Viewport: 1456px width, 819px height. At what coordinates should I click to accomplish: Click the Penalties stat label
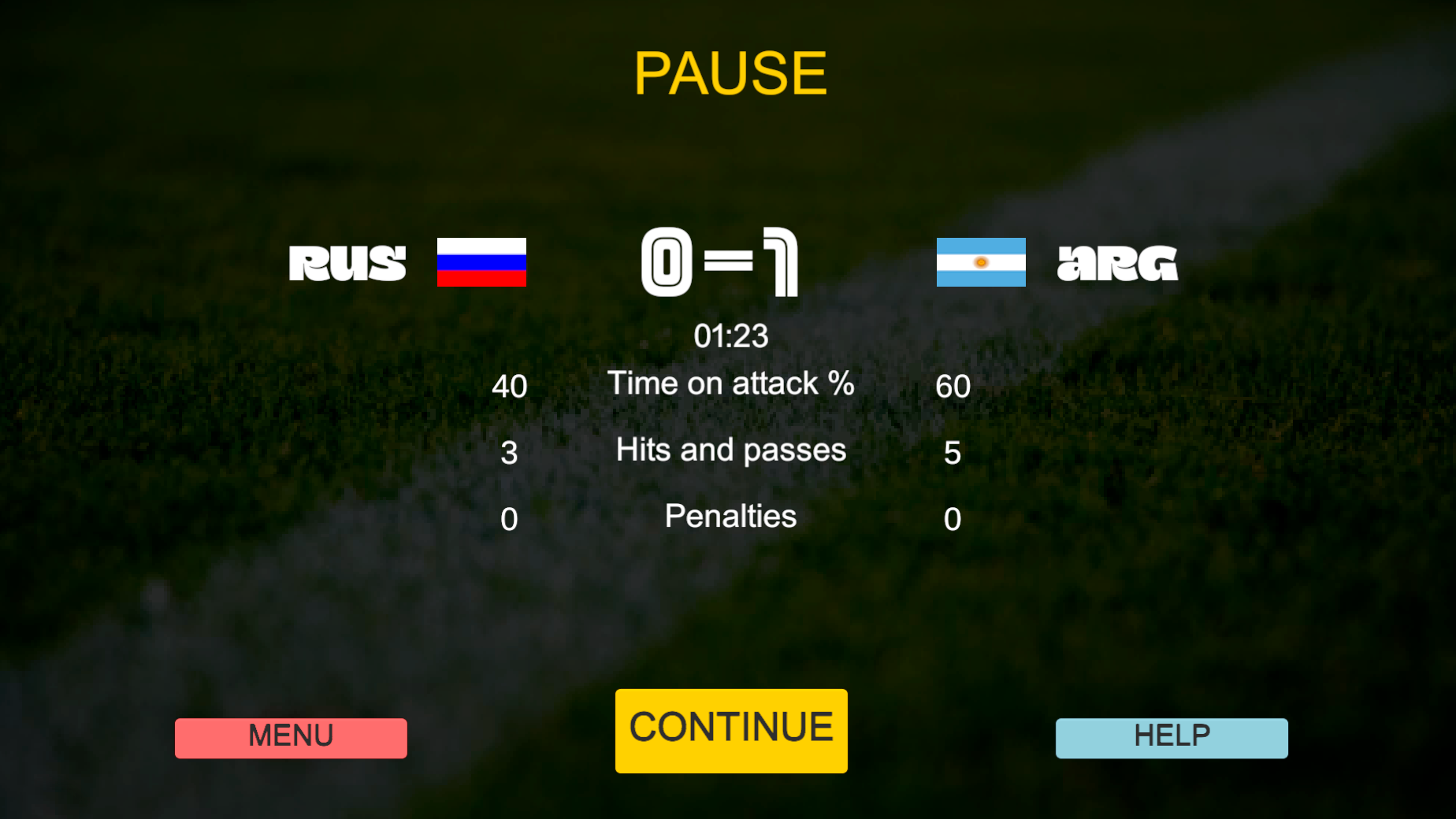(x=730, y=517)
